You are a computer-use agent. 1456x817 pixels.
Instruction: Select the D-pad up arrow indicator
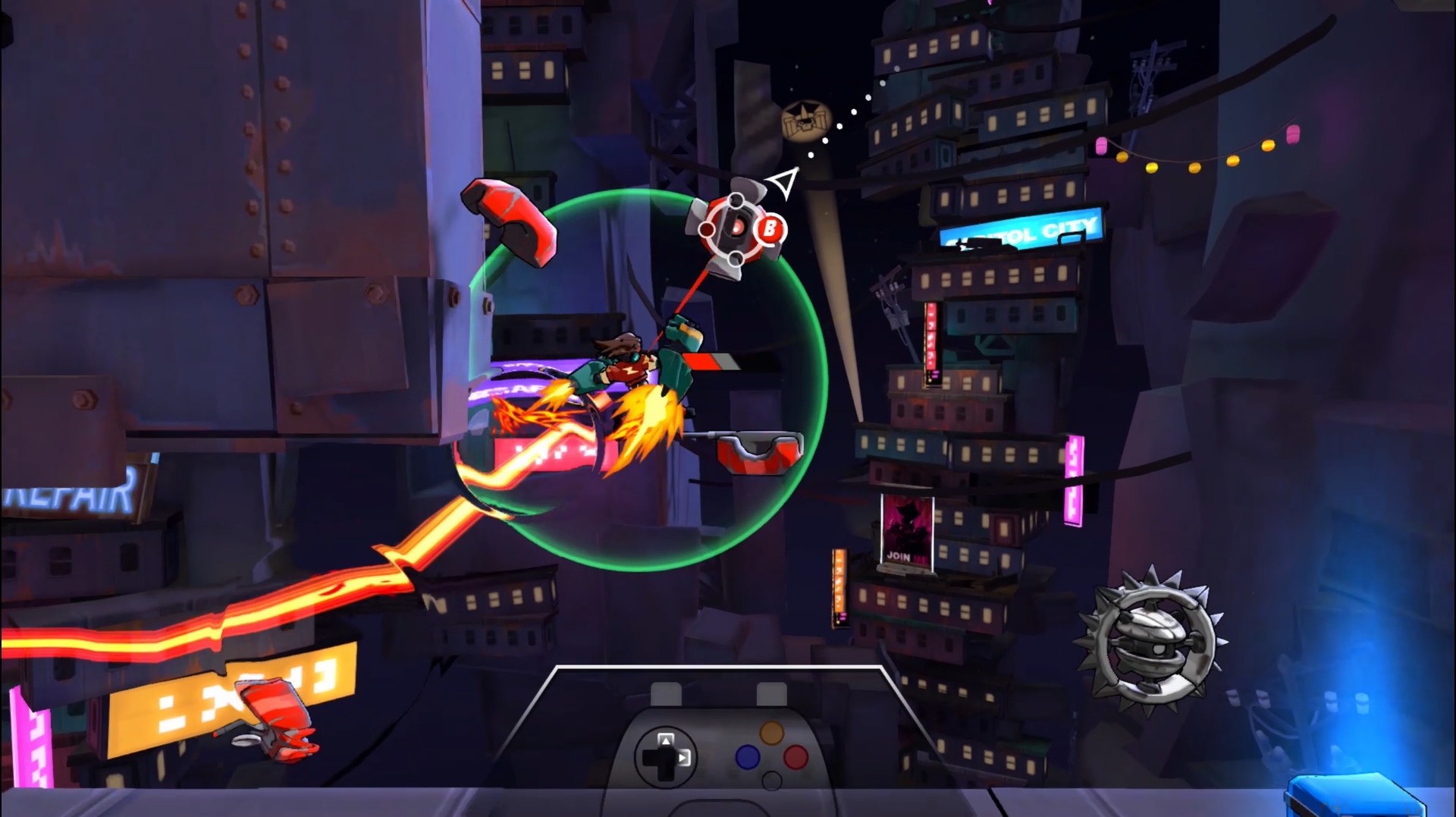pyautogui.click(x=666, y=738)
